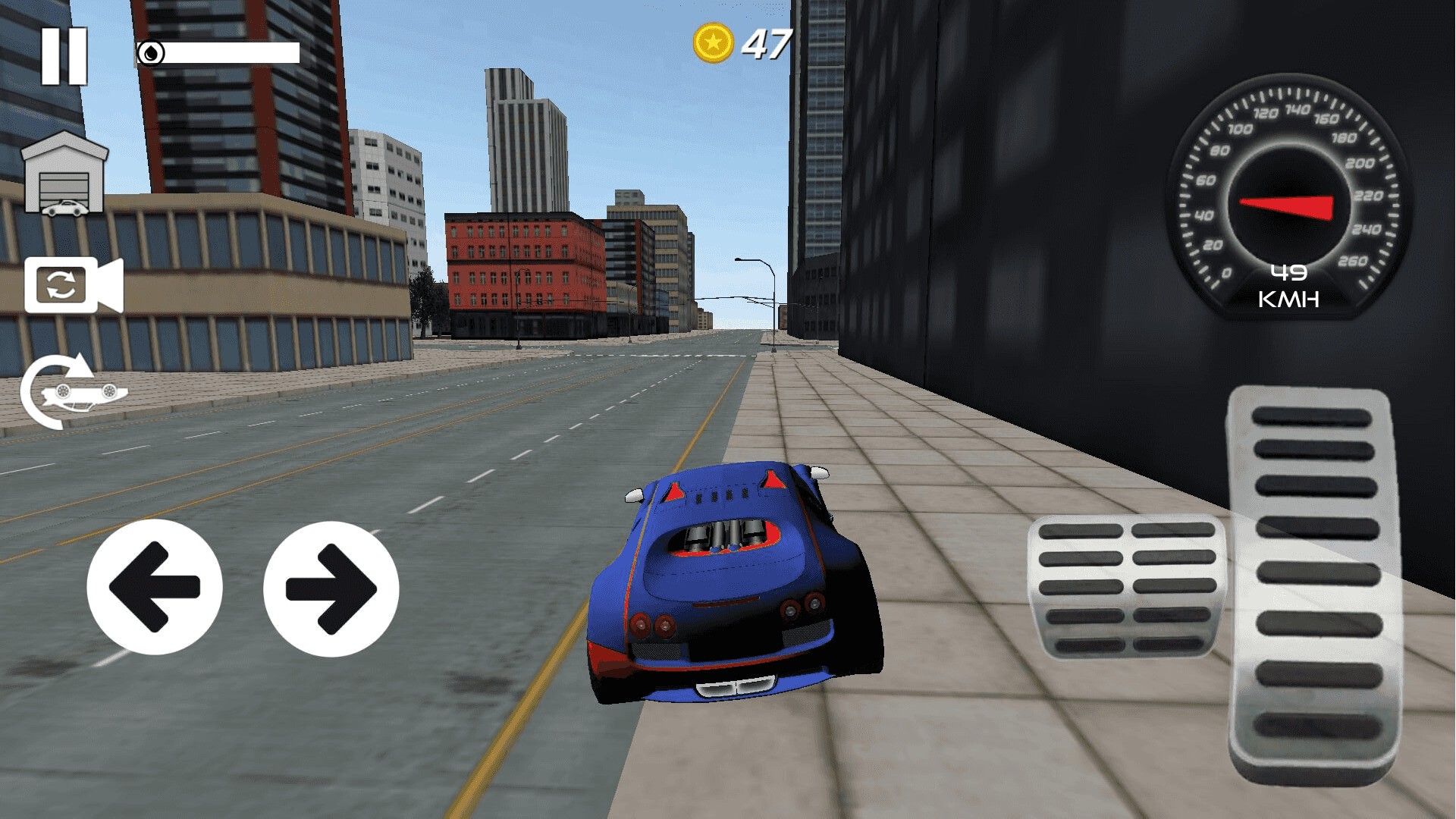Image resolution: width=1456 pixels, height=819 pixels.
Task: Click the fuel gauge bar
Action: pos(227,53)
